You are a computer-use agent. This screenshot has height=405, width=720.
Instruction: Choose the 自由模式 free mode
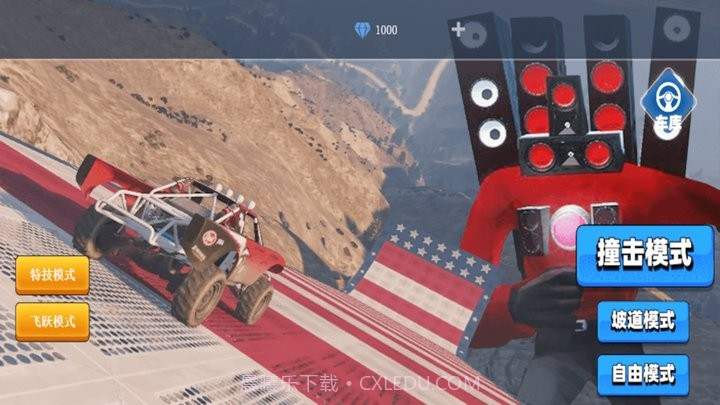(x=643, y=375)
